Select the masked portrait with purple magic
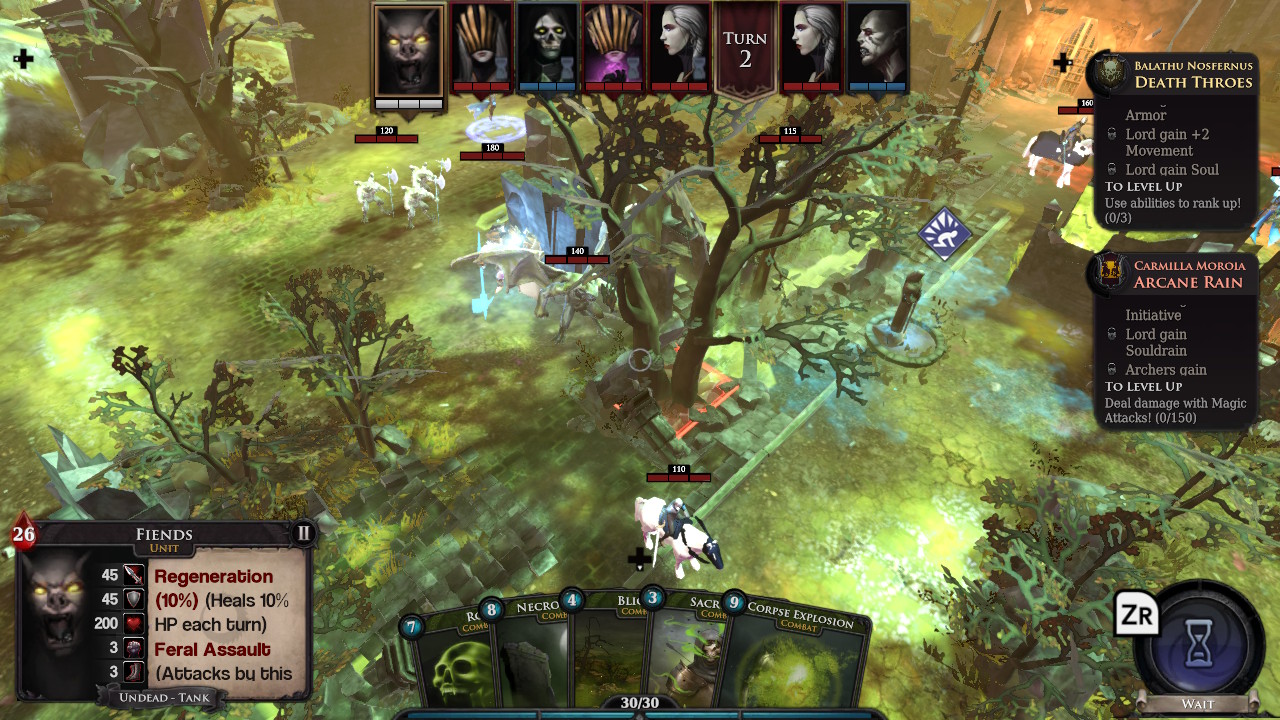This screenshot has height=720, width=1280. pyautogui.click(x=612, y=46)
